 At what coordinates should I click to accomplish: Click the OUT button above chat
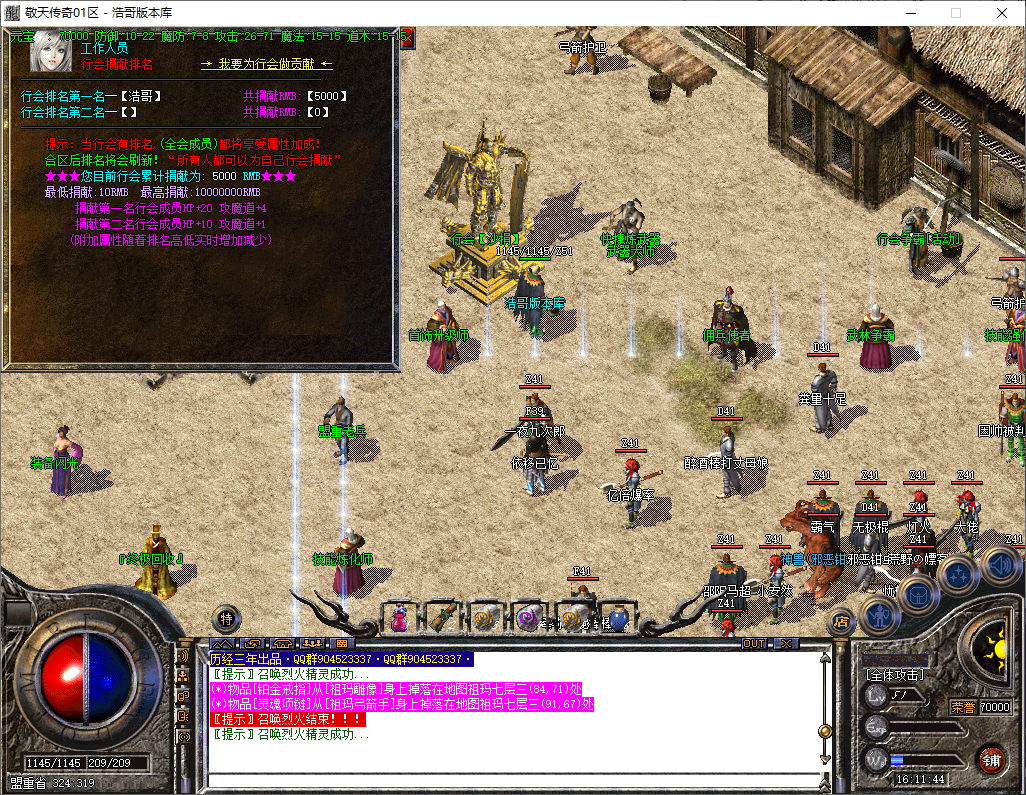[754, 643]
